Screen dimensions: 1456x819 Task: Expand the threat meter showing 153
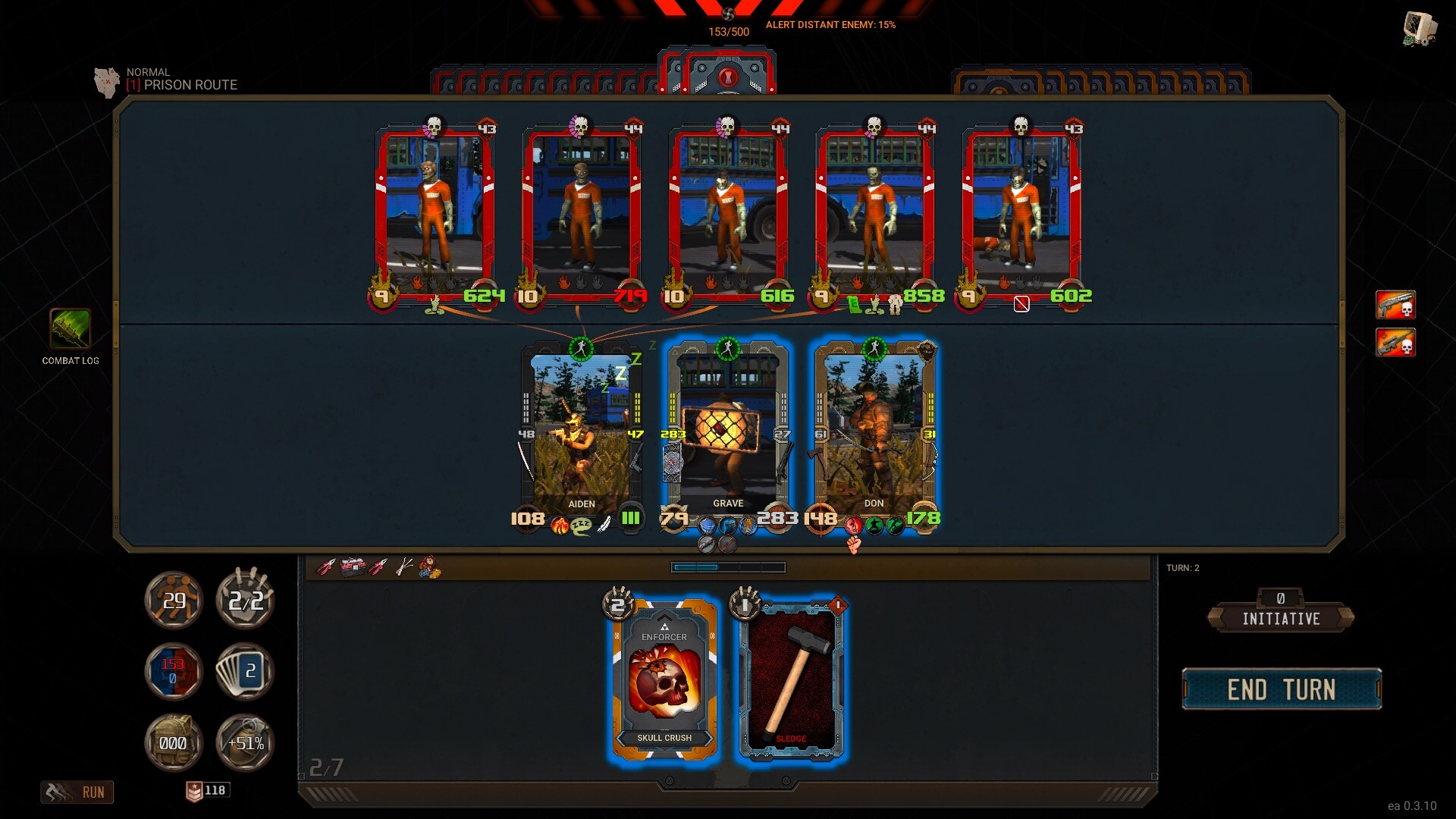[x=173, y=671]
